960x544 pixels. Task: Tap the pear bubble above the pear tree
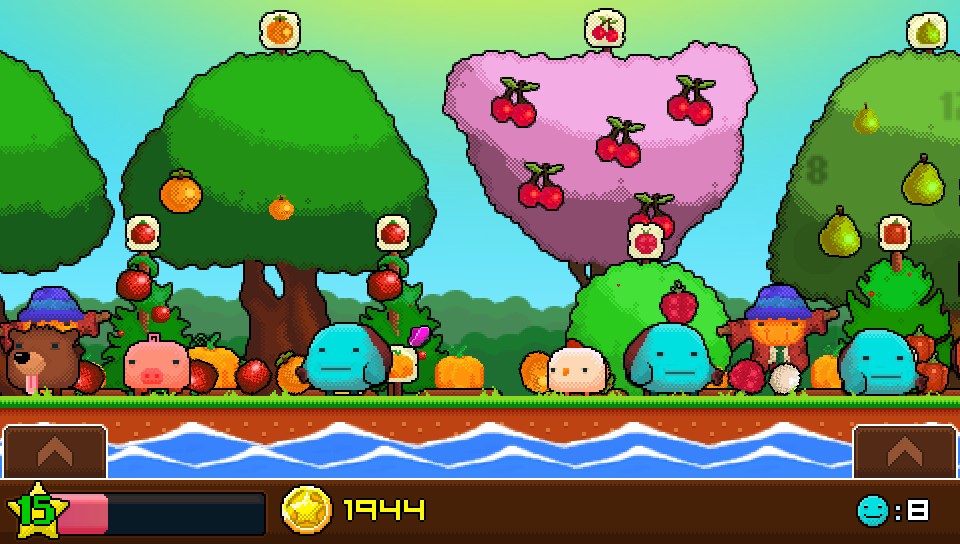(x=927, y=31)
